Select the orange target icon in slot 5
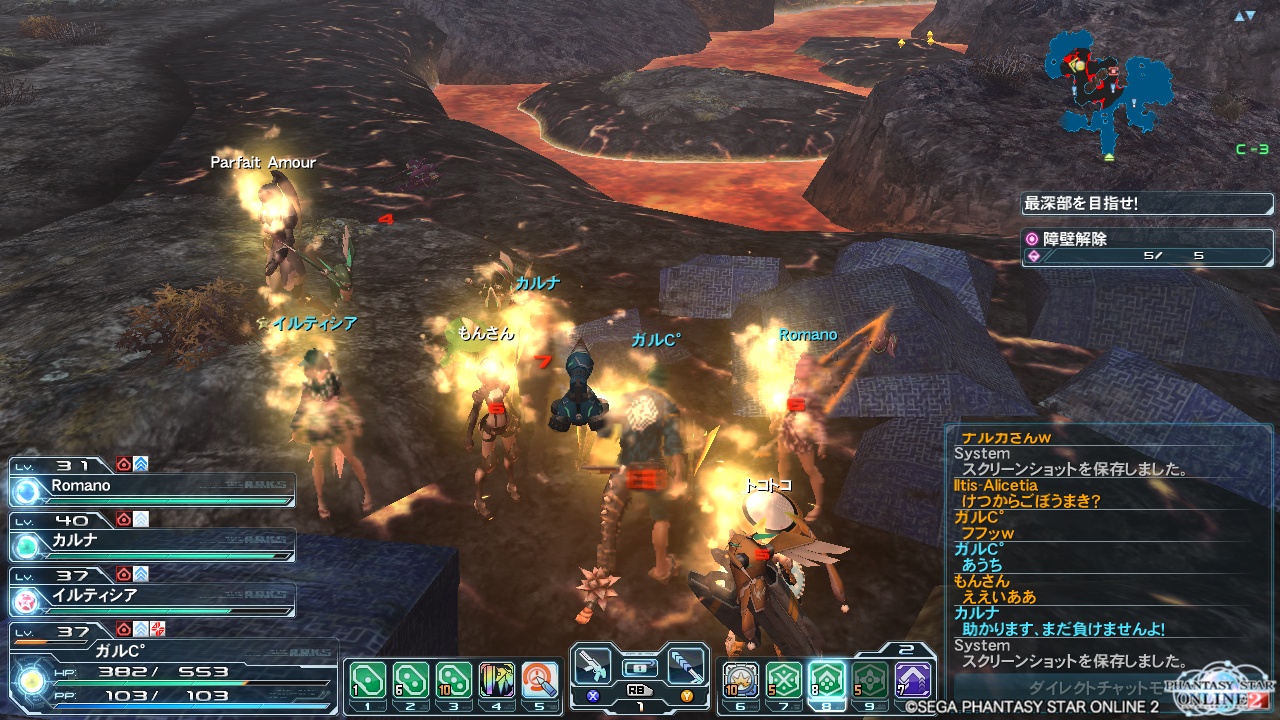The image size is (1280, 720). coord(540,682)
